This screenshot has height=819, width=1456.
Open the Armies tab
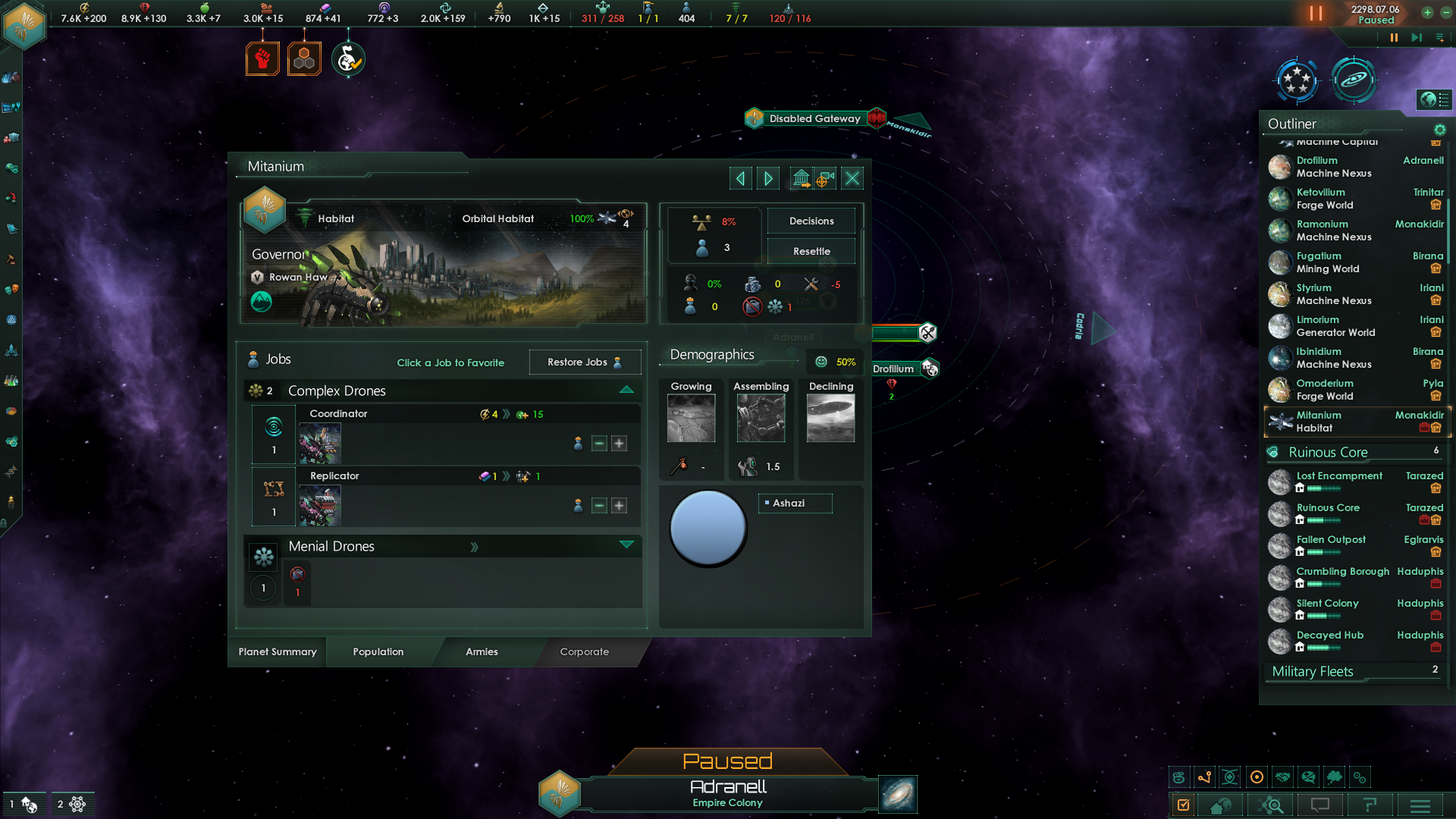coord(482,652)
